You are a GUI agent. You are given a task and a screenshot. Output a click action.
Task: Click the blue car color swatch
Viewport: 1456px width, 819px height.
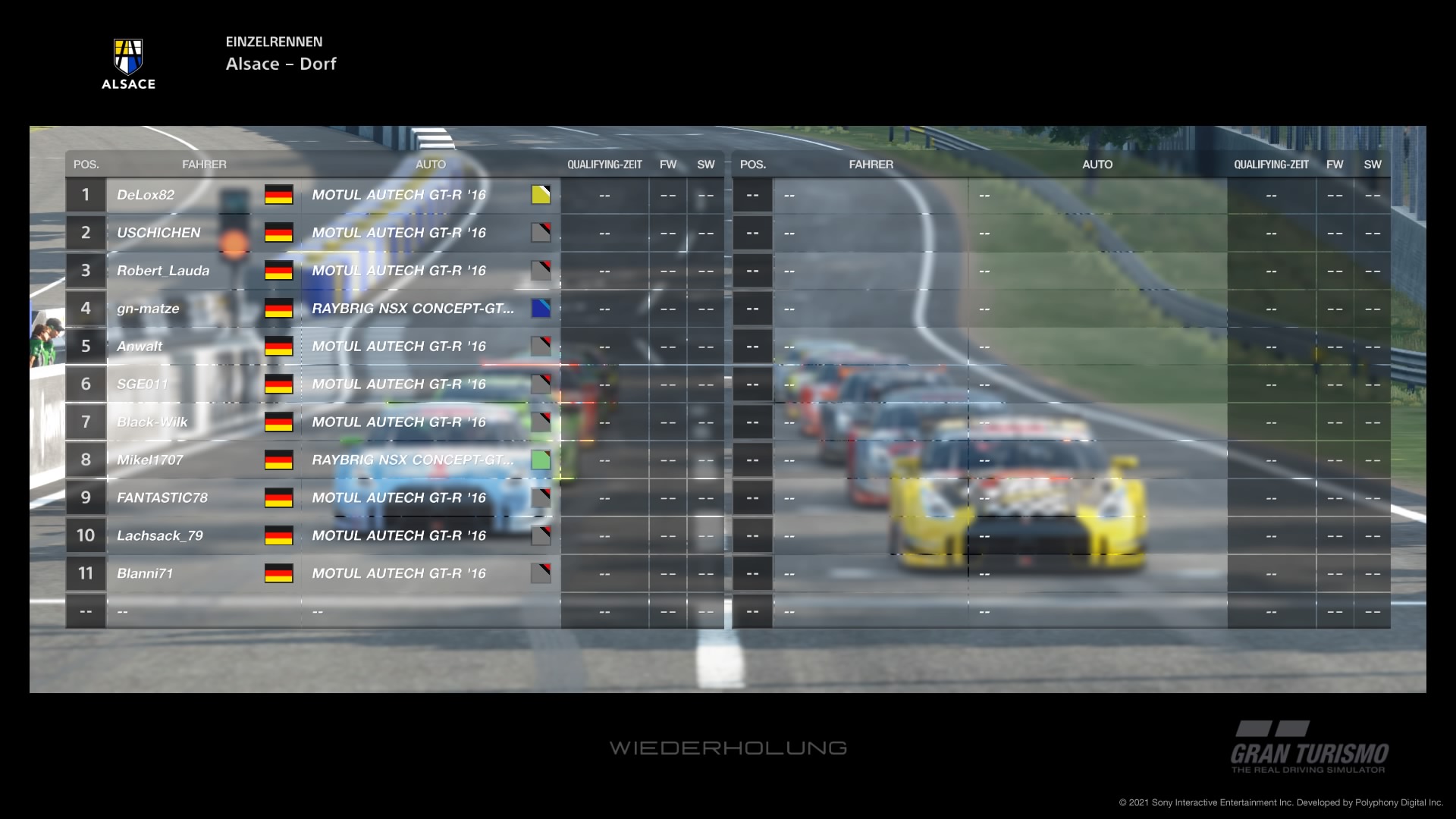tap(541, 309)
